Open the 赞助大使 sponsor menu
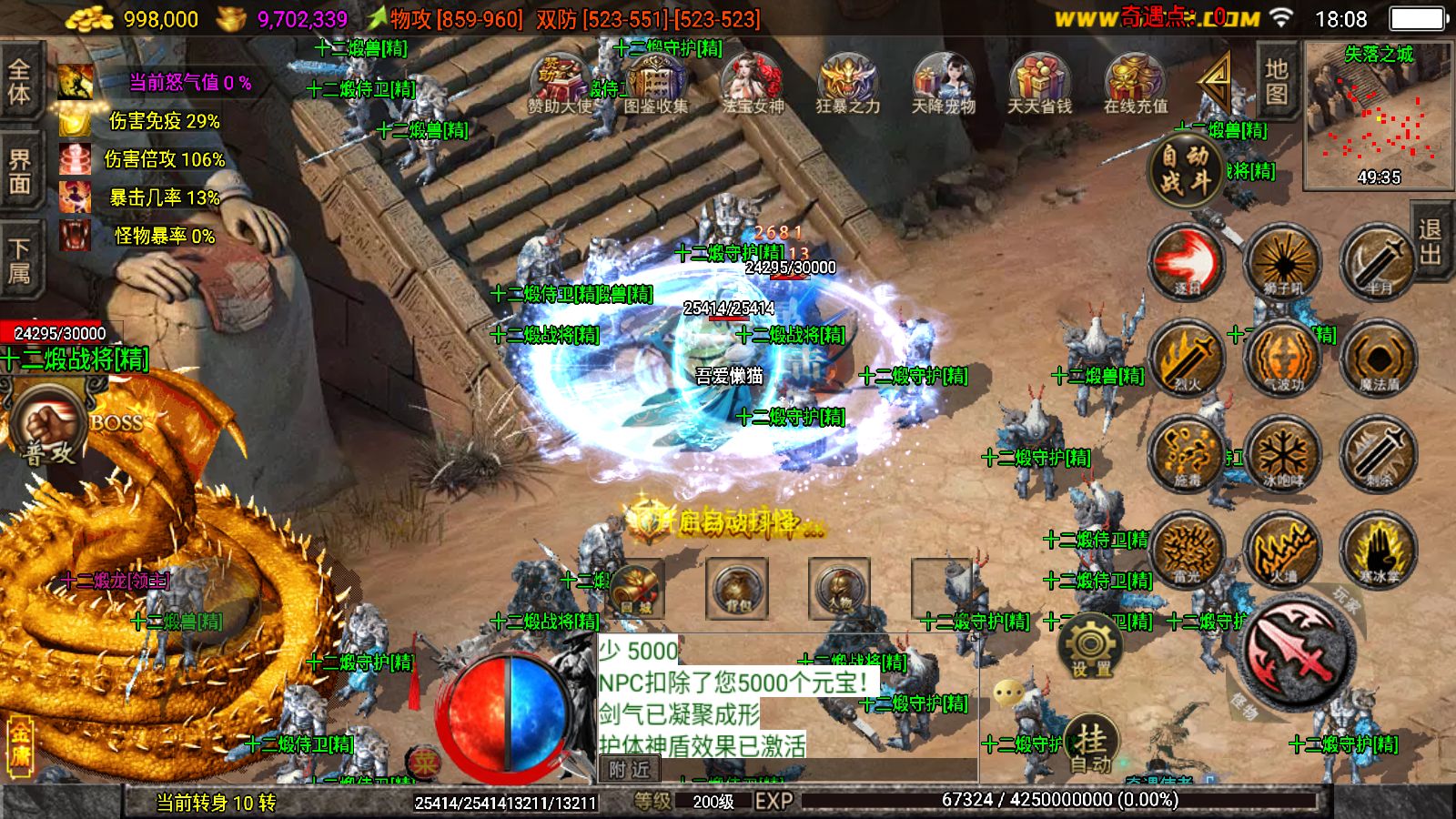The height and width of the screenshot is (819, 1456). (x=561, y=84)
